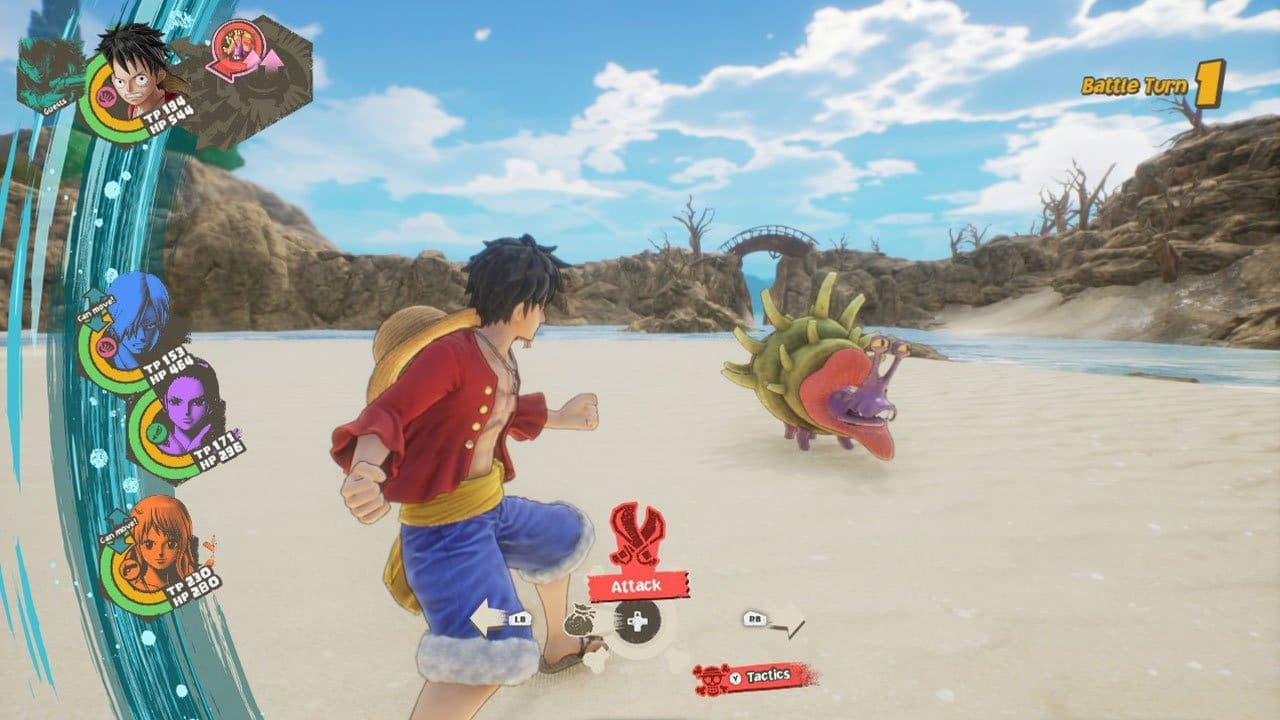The image size is (1280, 720).
Task: Click the red rotation arrow around the enemy icon
Action: (x=219, y=69)
